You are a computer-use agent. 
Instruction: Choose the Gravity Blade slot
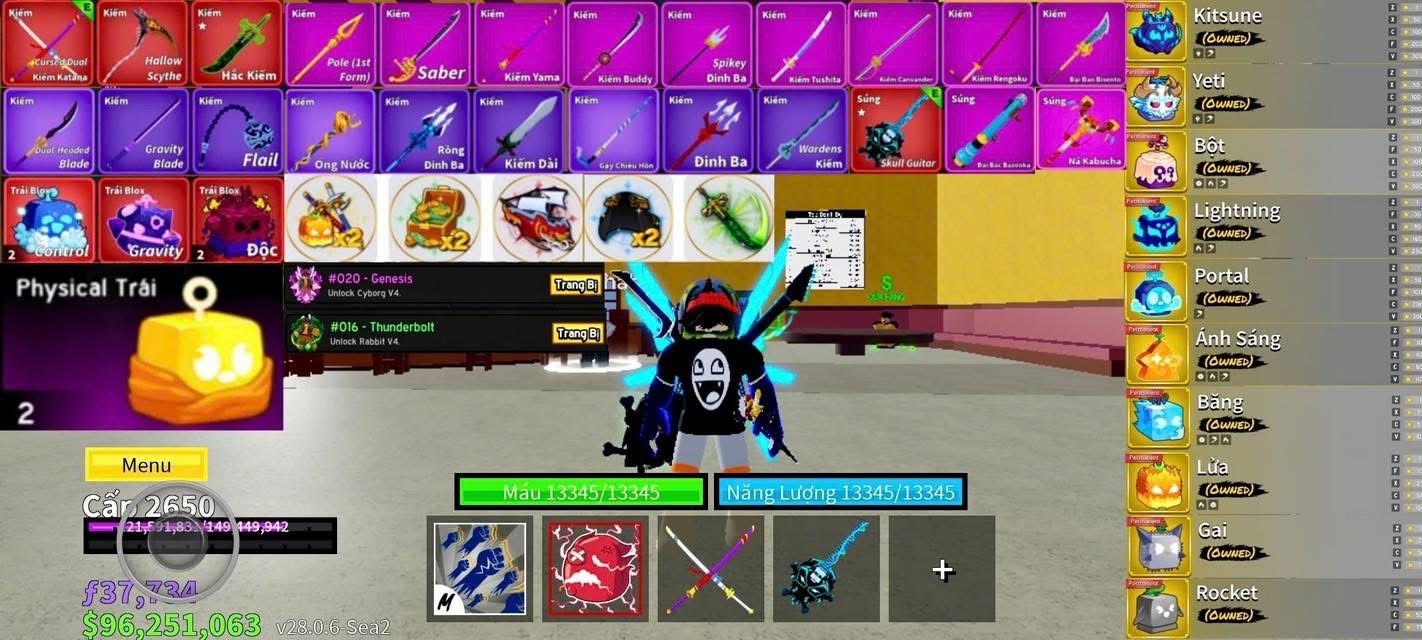[142, 131]
